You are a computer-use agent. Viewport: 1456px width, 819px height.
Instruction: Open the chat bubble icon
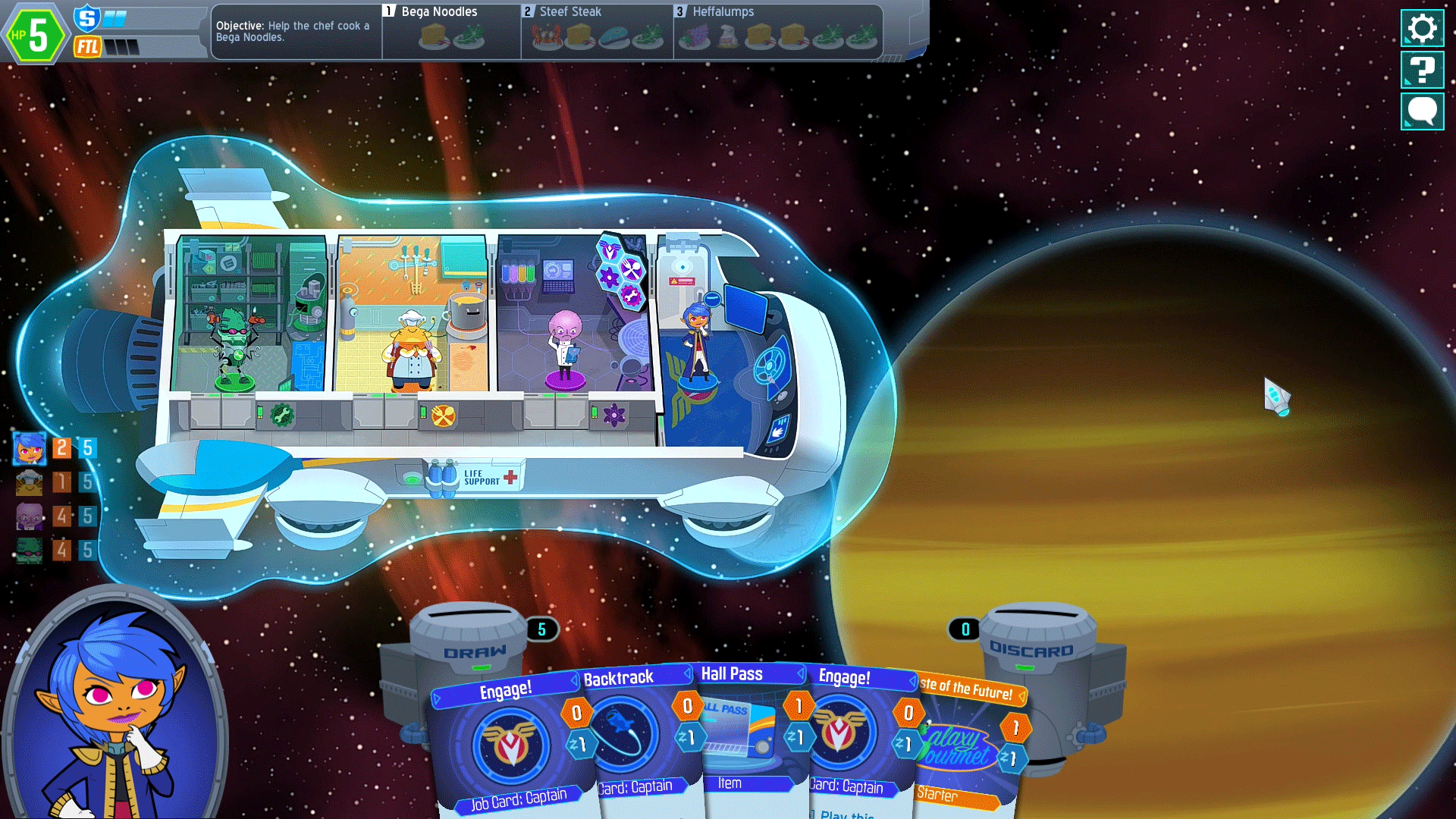pos(1422,111)
